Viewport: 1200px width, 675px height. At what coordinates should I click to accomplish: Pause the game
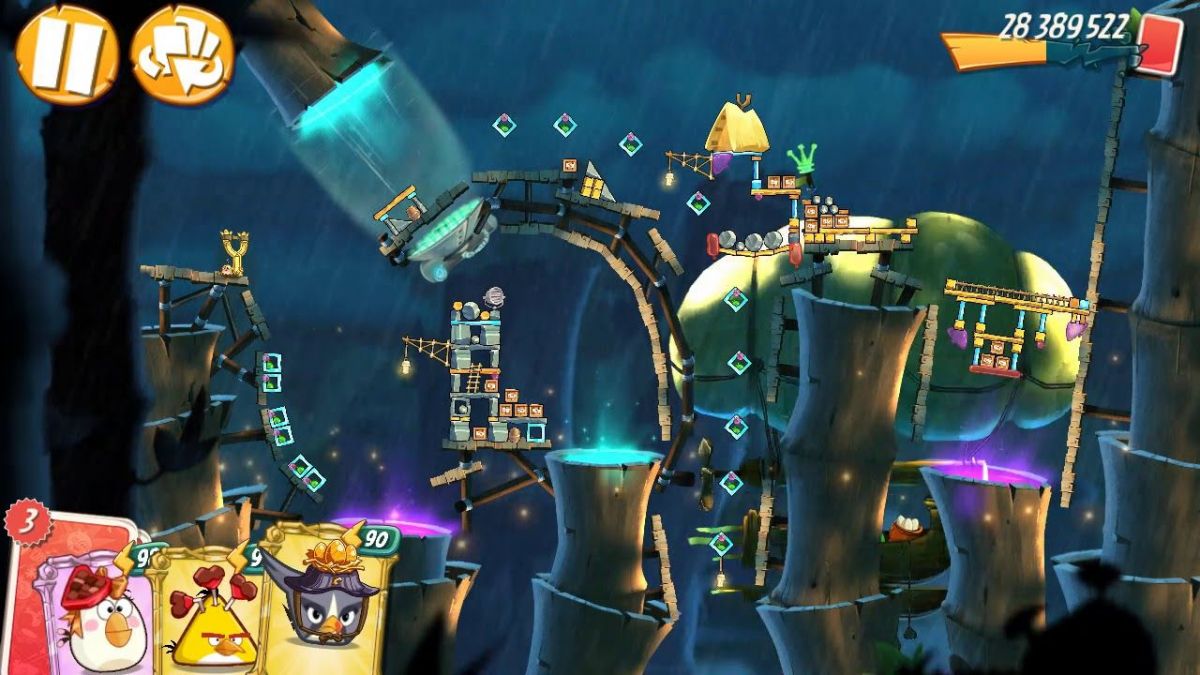pyautogui.click(x=66, y=54)
